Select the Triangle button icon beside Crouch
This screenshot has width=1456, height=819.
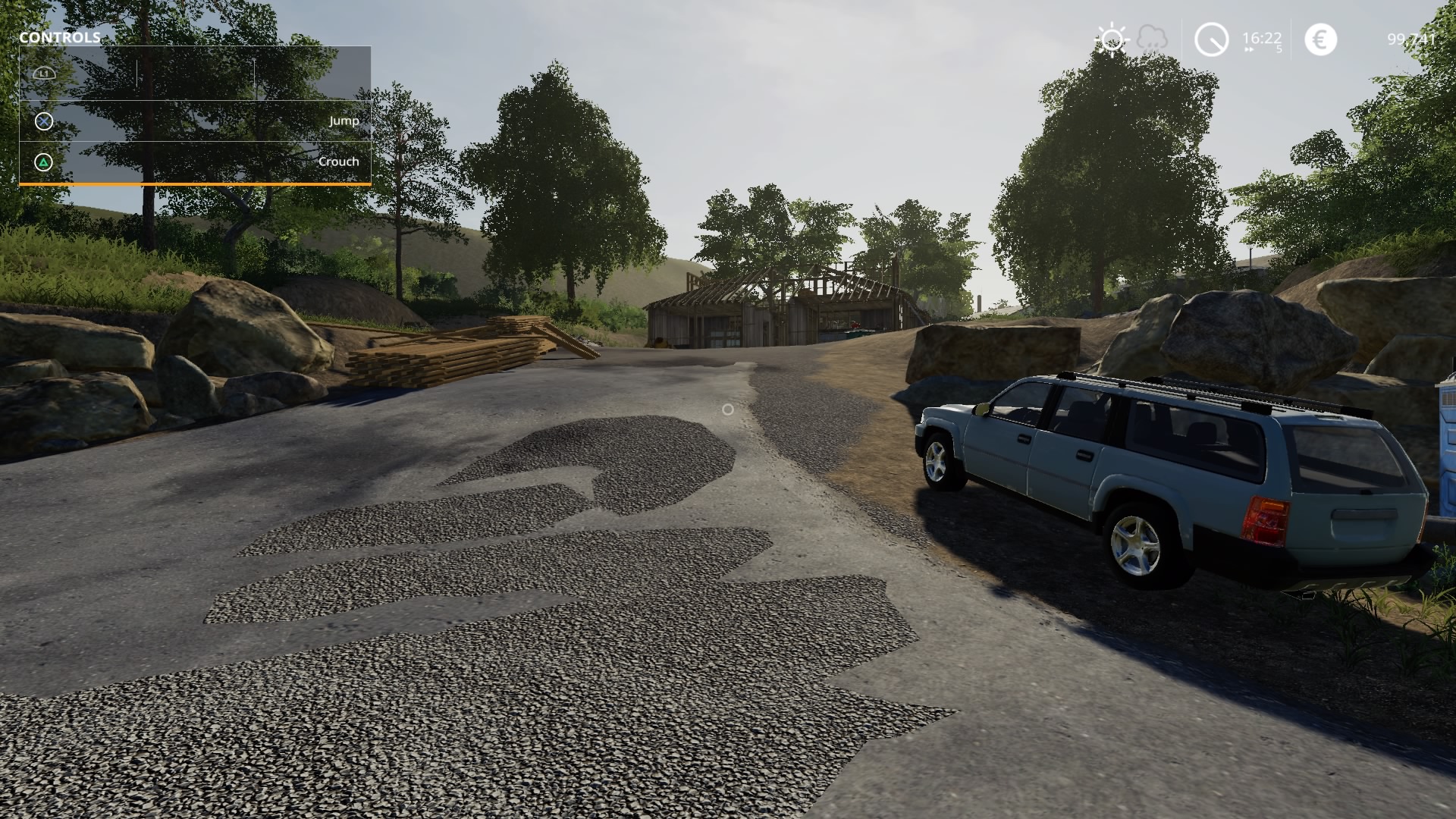[x=43, y=161]
